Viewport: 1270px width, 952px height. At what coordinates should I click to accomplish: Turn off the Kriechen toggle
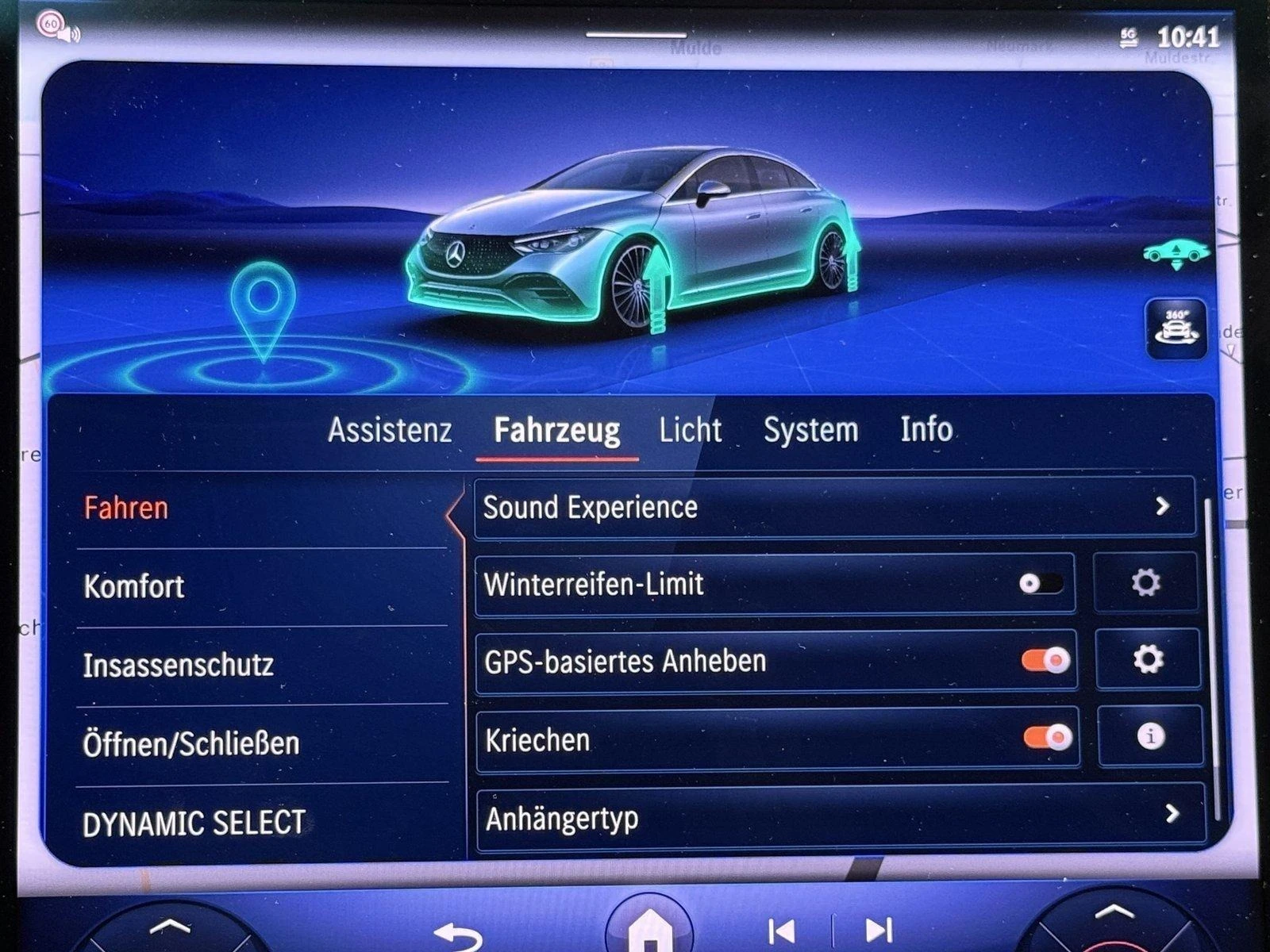(x=1048, y=738)
